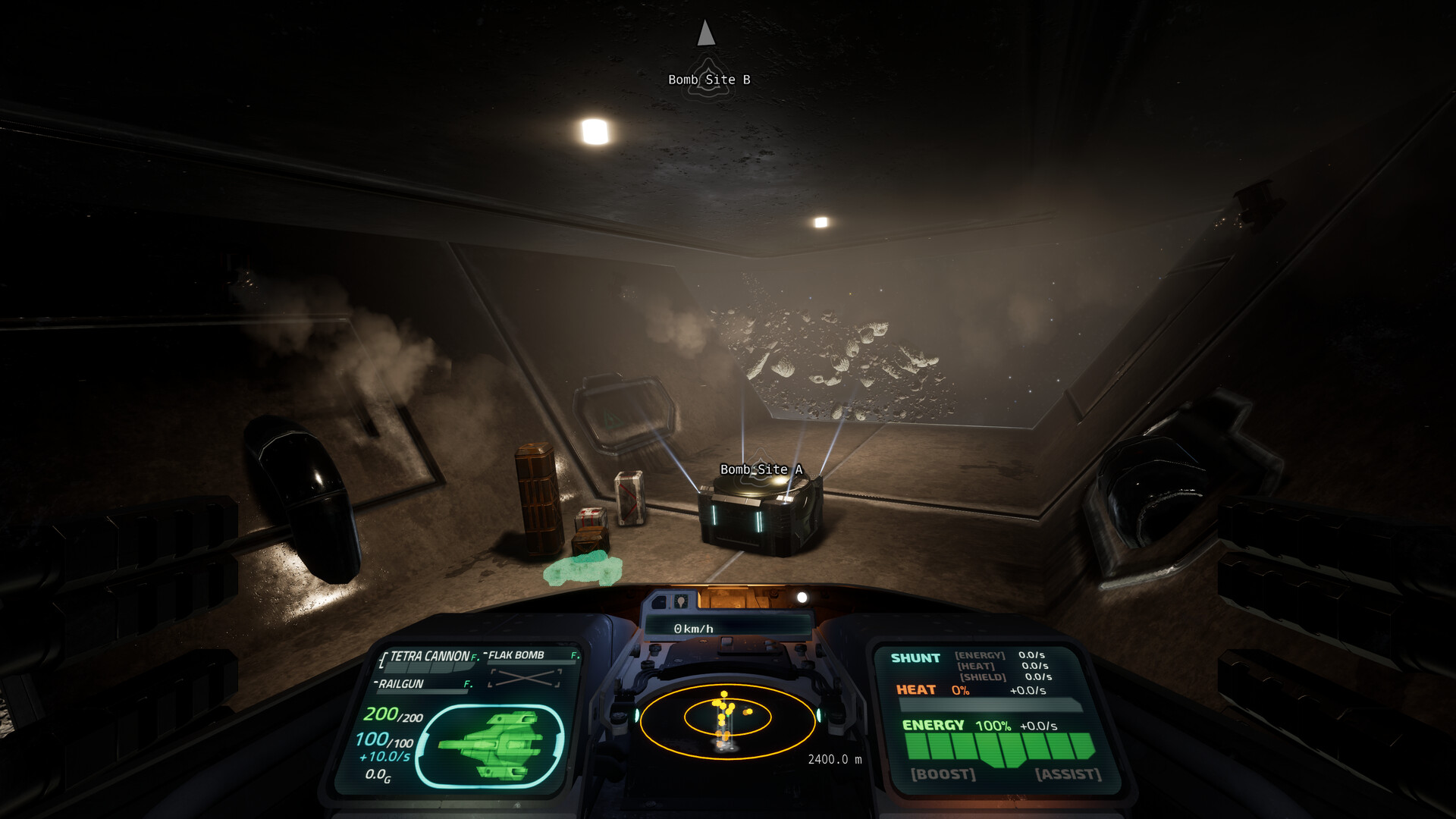Viewport: 1456px width, 819px height.
Task: Activate the [BOOST] control
Action: point(942,773)
